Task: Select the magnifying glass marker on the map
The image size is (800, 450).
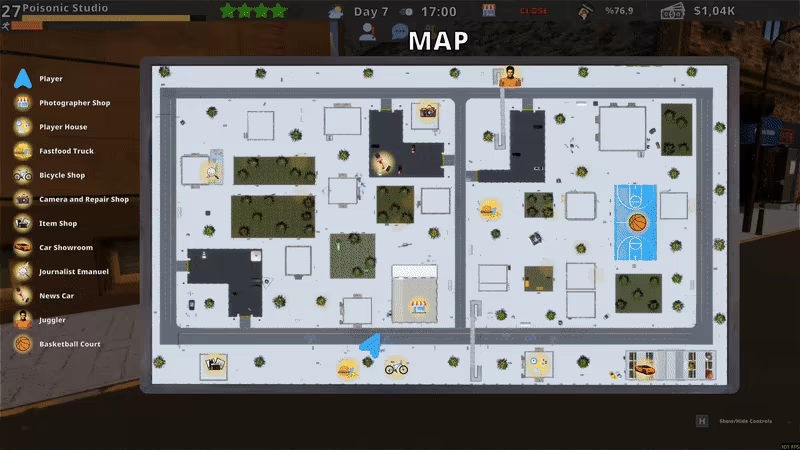Action: click(x=211, y=173)
